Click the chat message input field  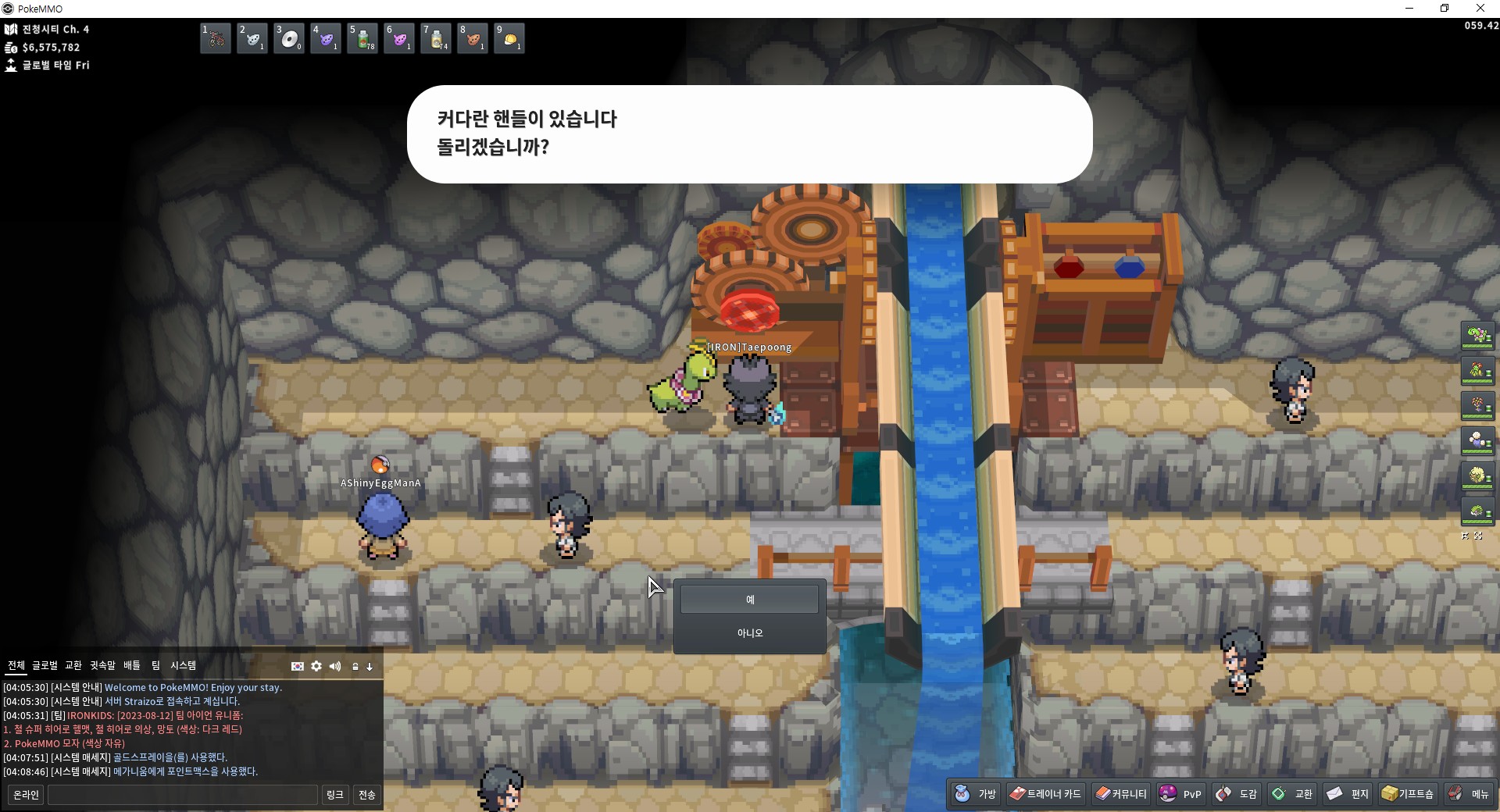pos(183,795)
